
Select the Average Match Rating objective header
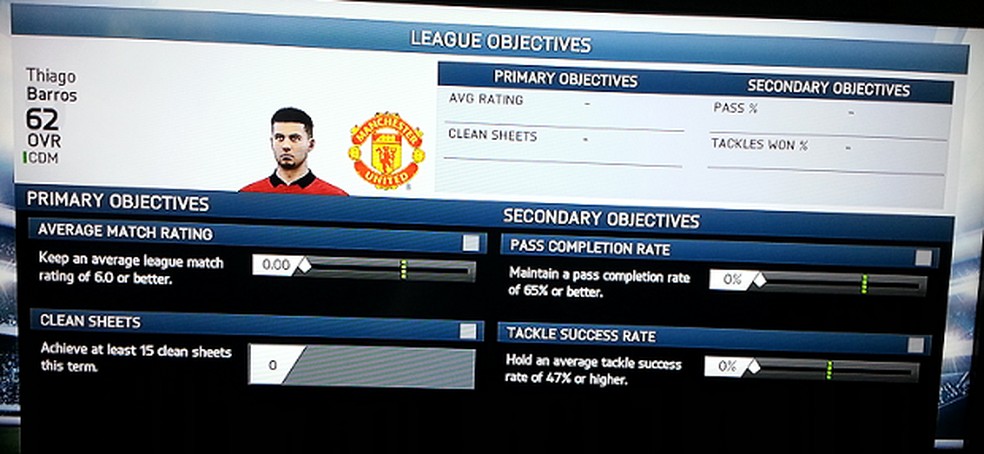(x=125, y=232)
